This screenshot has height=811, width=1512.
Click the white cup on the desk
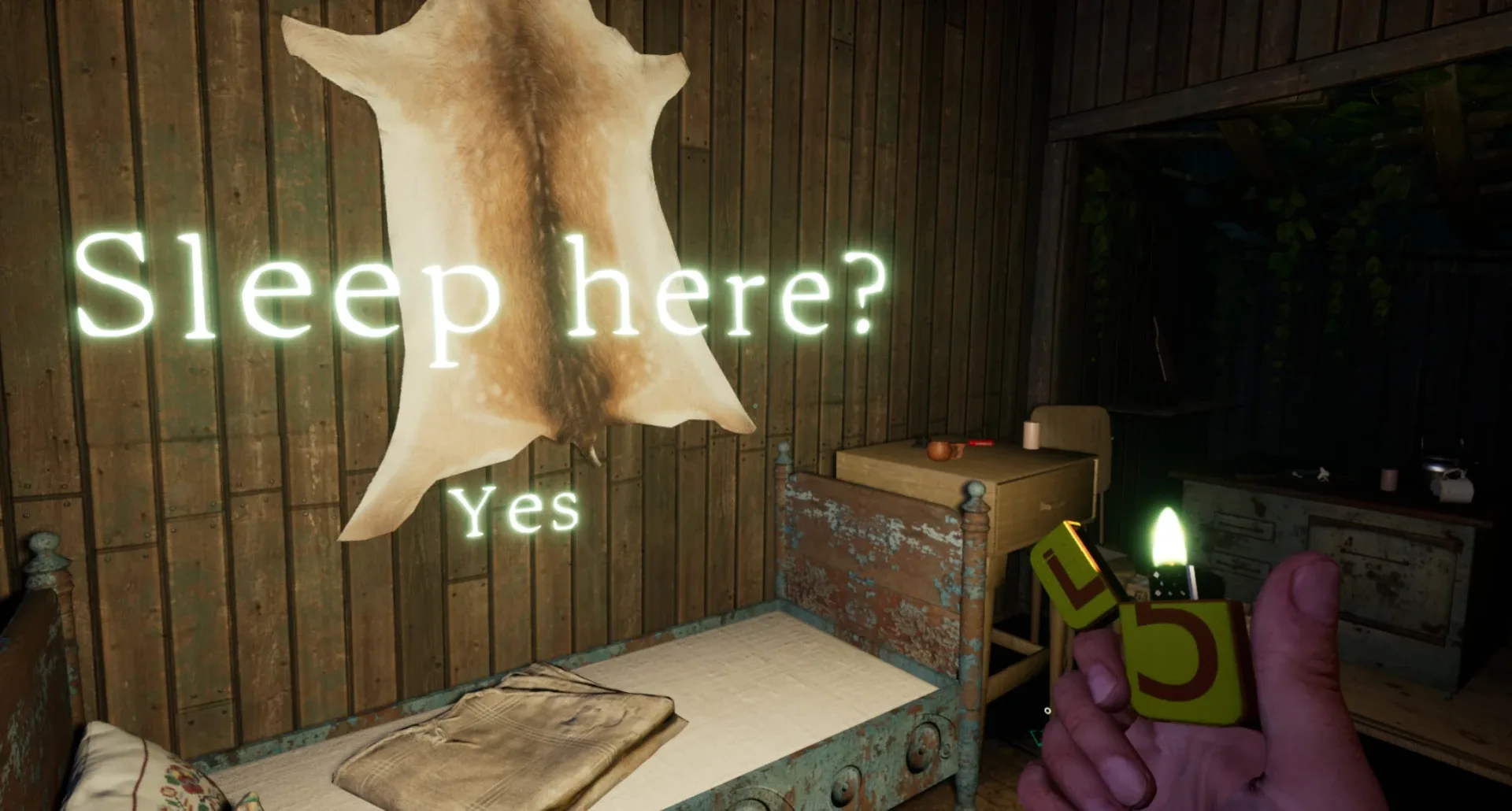(1031, 435)
